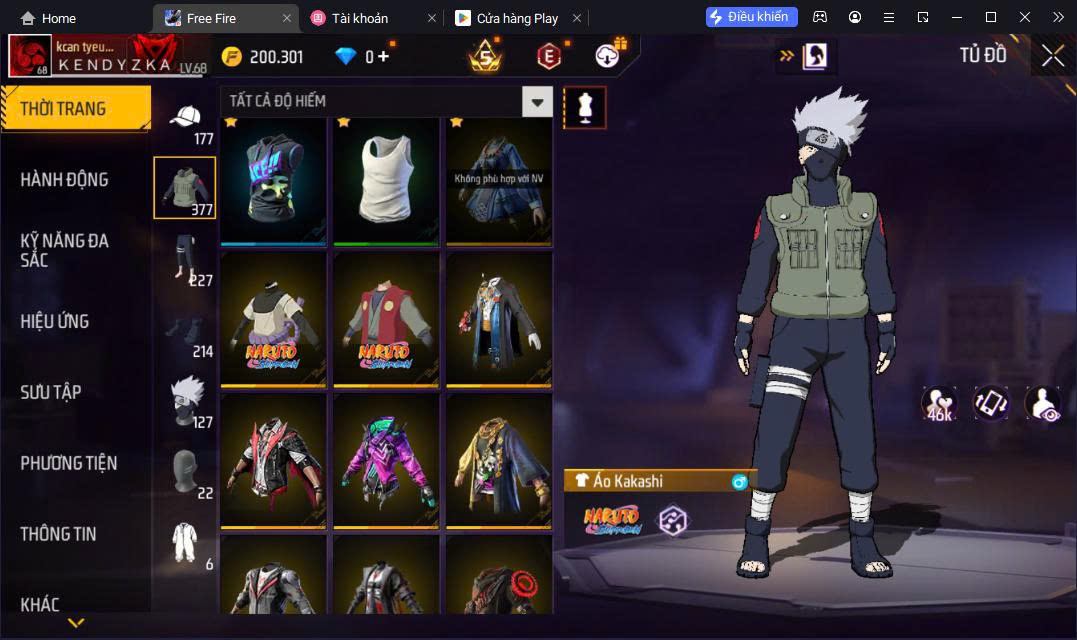The width and height of the screenshot is (1077, 640).
Task: Click the mannequin outfit preview button
Action: coord(585,107)
